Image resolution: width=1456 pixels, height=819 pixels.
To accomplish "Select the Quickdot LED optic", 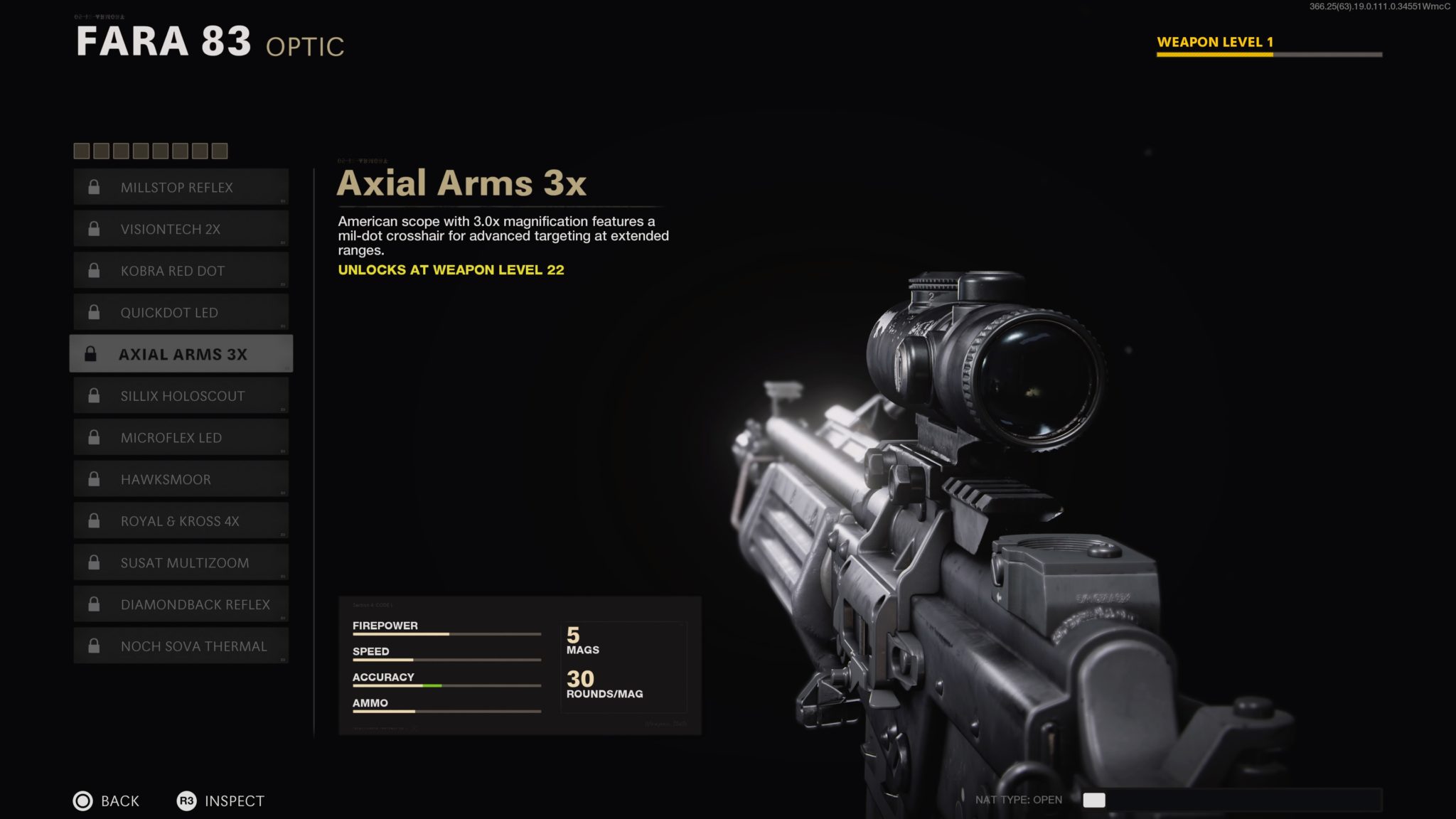I will tap(181, 312).
